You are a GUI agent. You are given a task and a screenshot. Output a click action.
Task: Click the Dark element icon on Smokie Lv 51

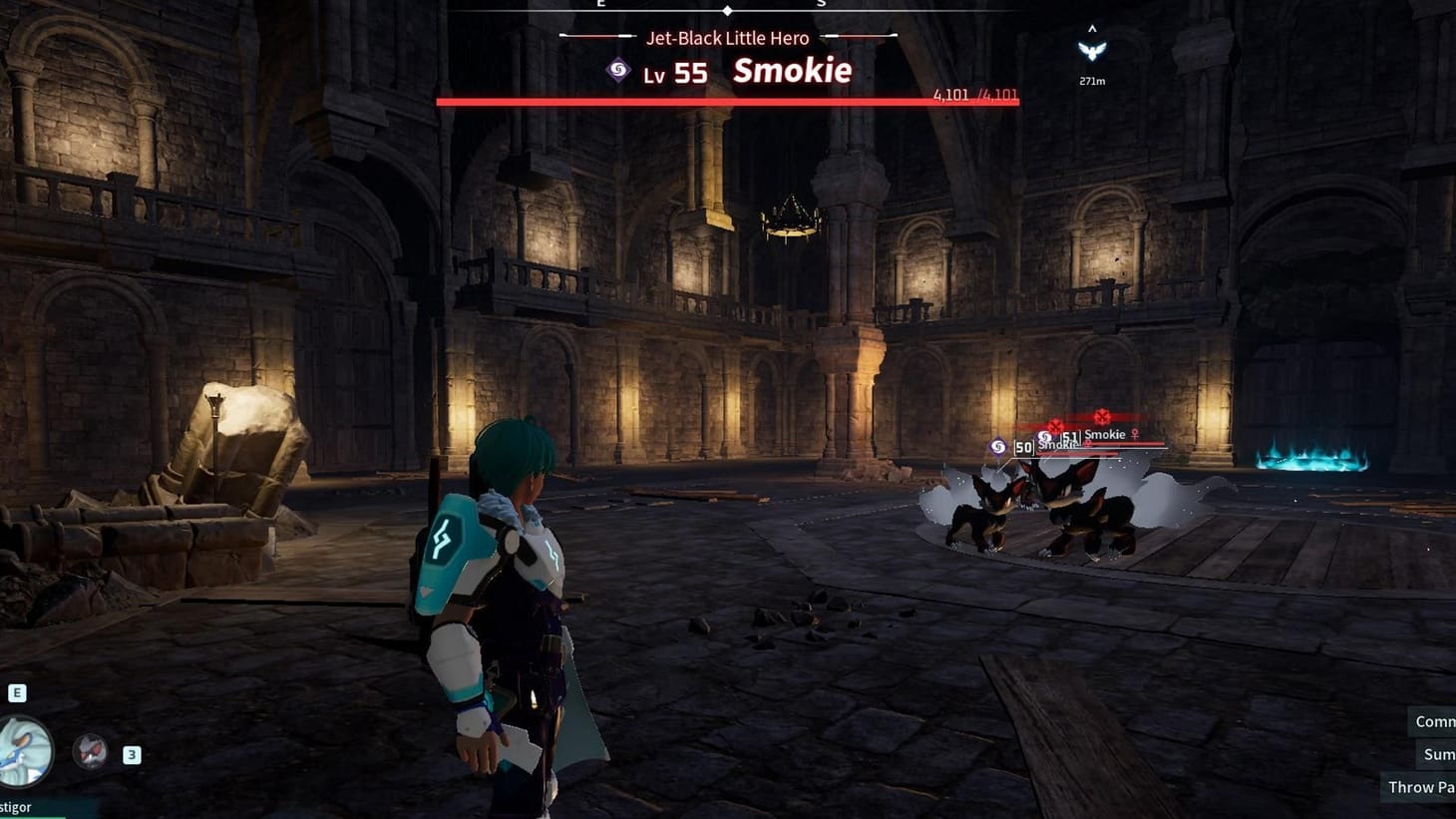(x=1045, y=436)
